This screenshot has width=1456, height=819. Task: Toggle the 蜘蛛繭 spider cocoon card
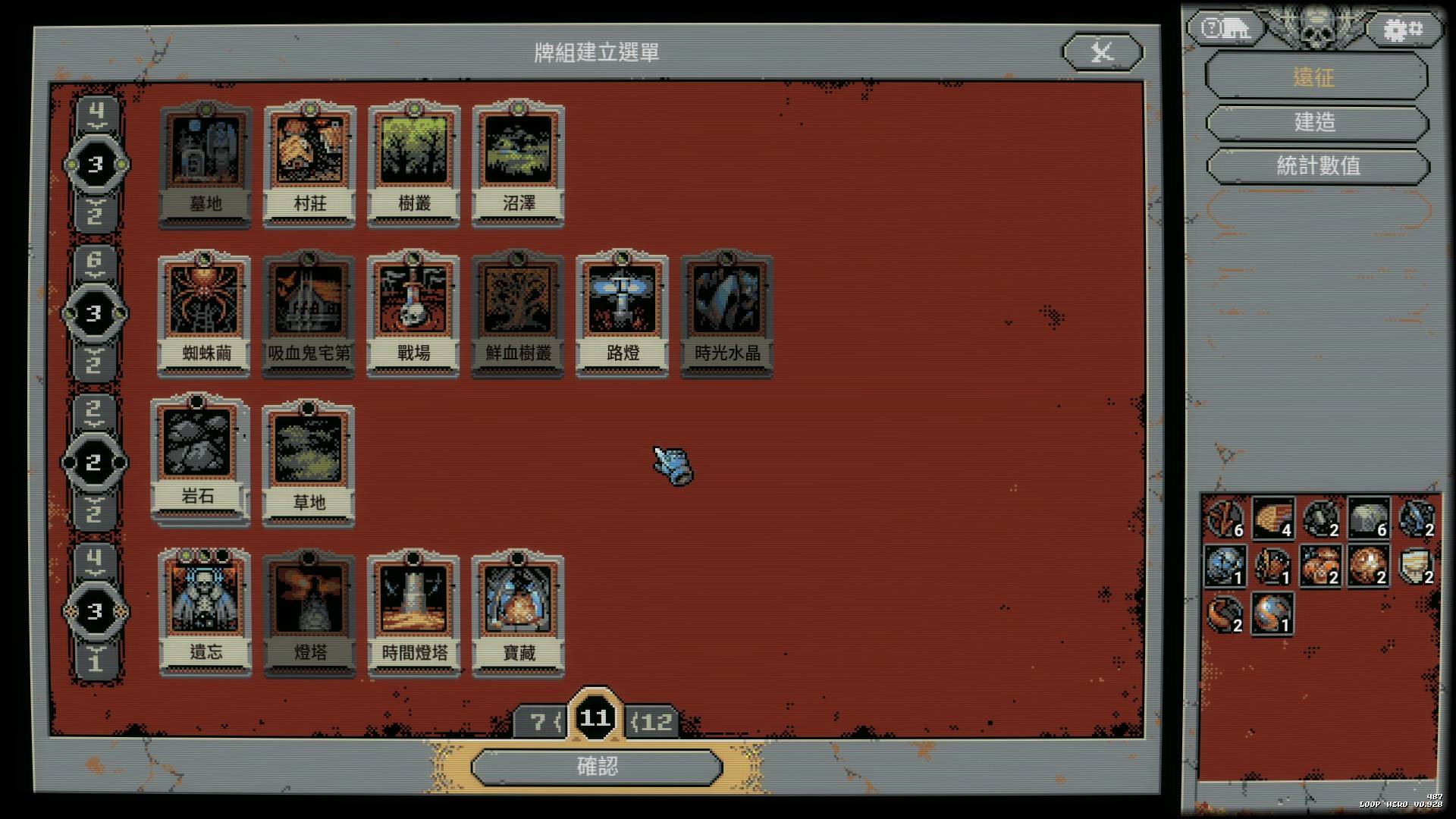204,314
